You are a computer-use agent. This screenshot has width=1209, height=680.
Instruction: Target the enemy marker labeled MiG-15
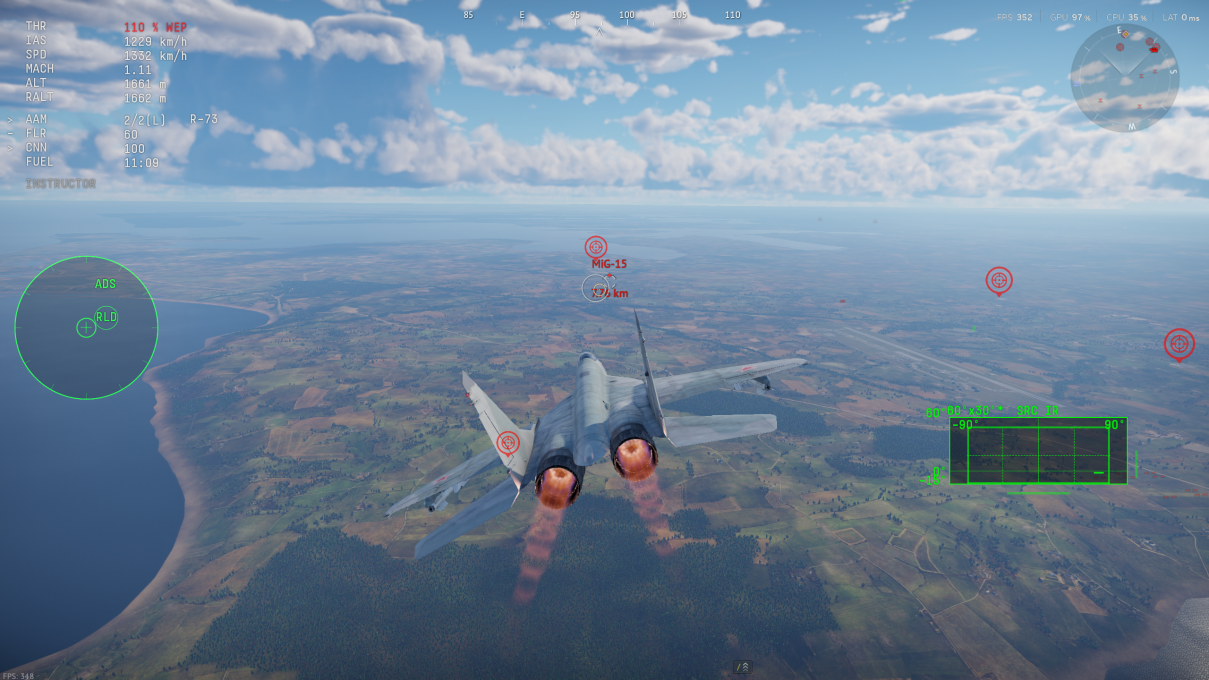point(596,247)
